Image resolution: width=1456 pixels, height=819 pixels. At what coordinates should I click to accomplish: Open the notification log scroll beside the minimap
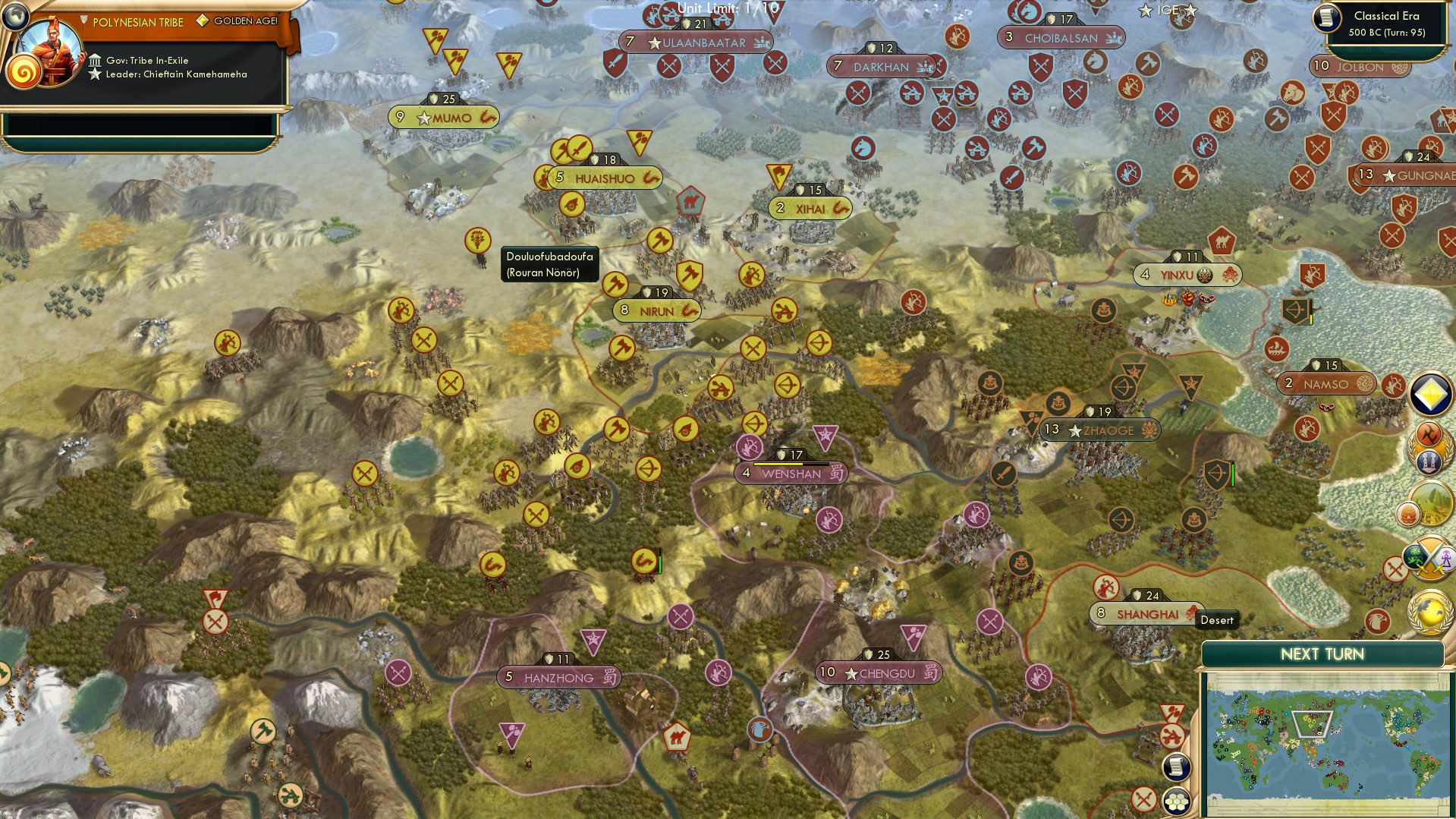point(1176,767)
